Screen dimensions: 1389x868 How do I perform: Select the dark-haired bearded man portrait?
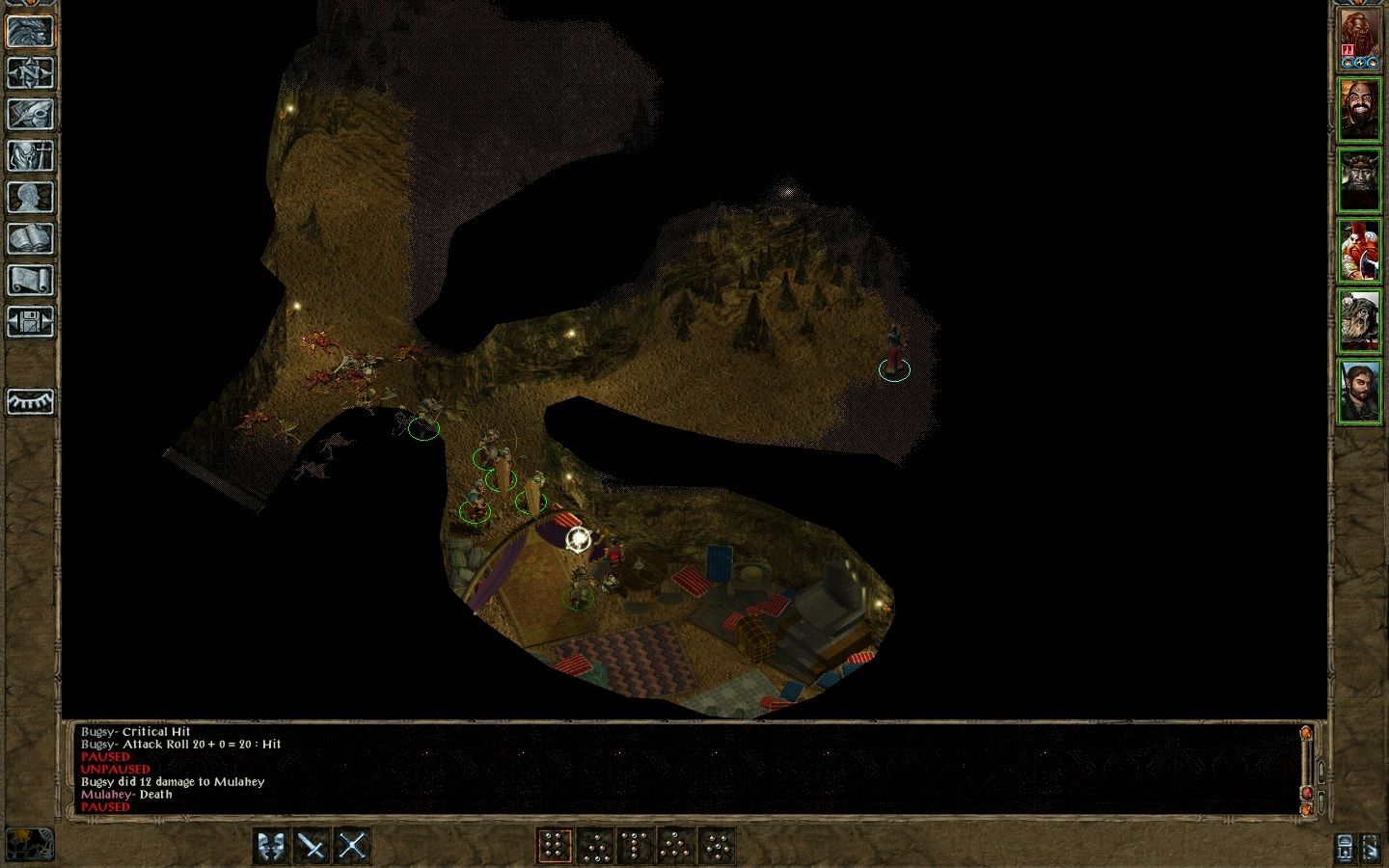click(x=1358, y=392)
